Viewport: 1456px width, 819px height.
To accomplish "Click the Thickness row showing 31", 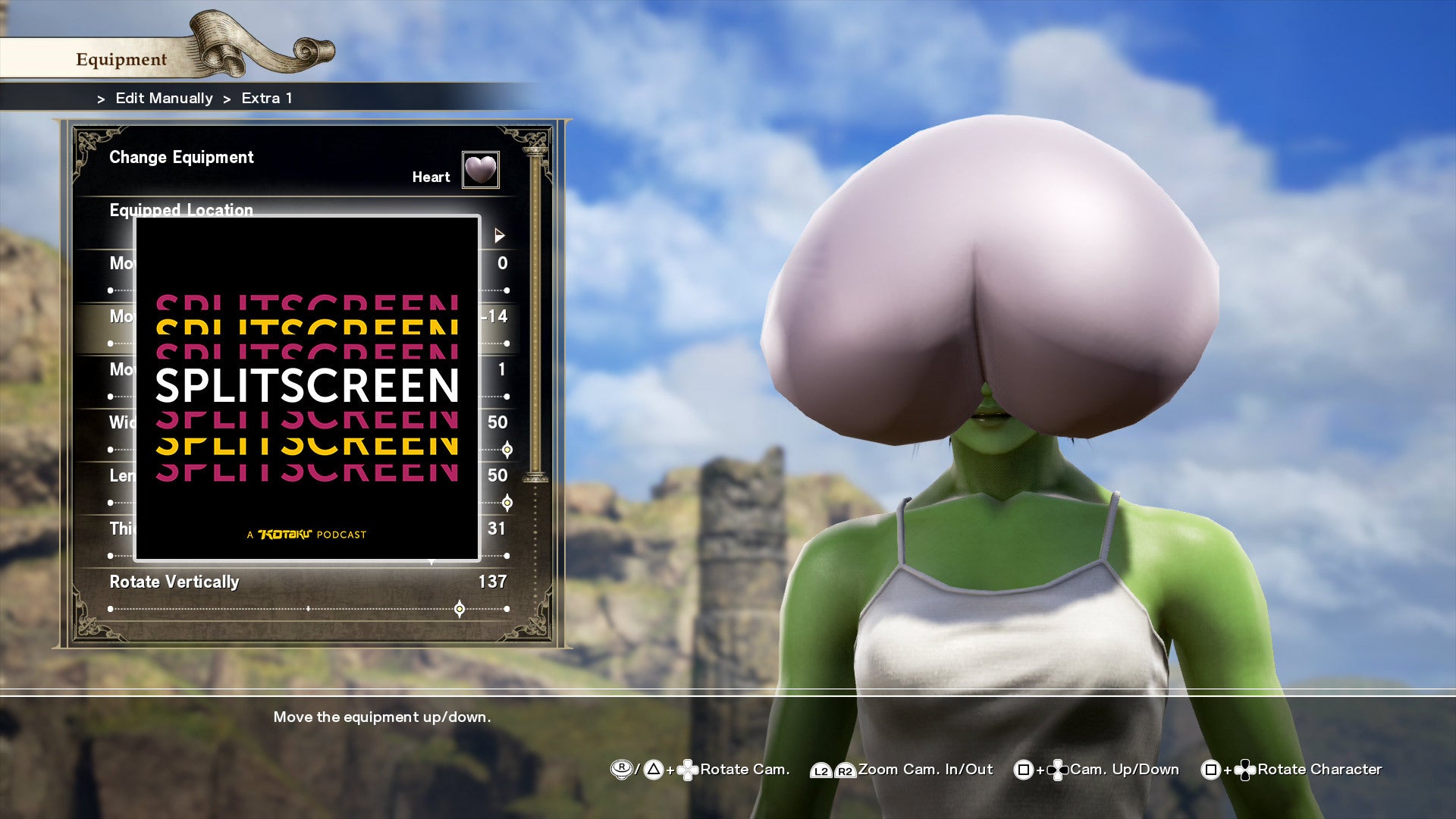I will click(x=303, y=529).
